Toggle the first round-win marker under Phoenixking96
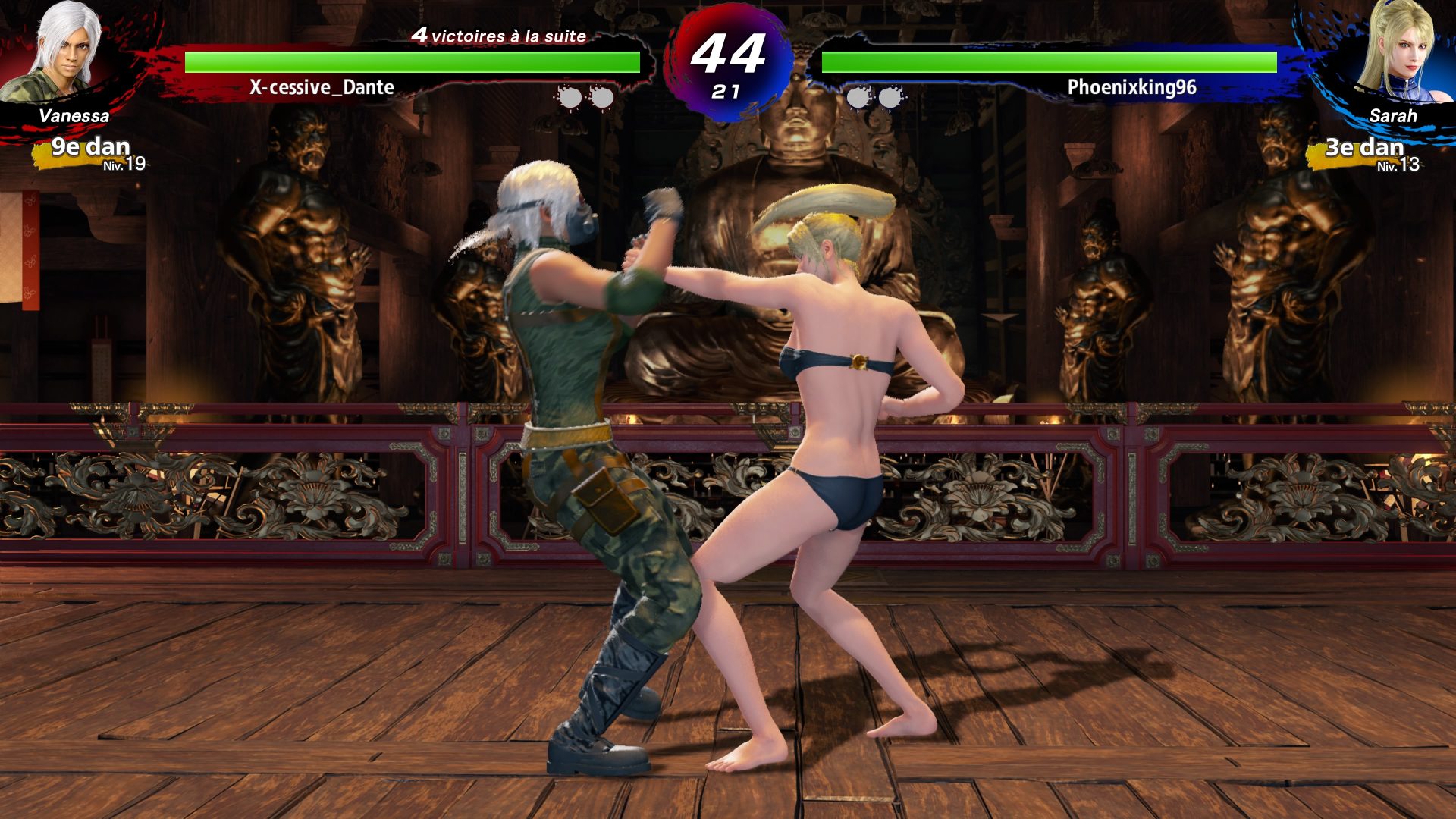Screen dimensions: 1456x819 point(858,97)
